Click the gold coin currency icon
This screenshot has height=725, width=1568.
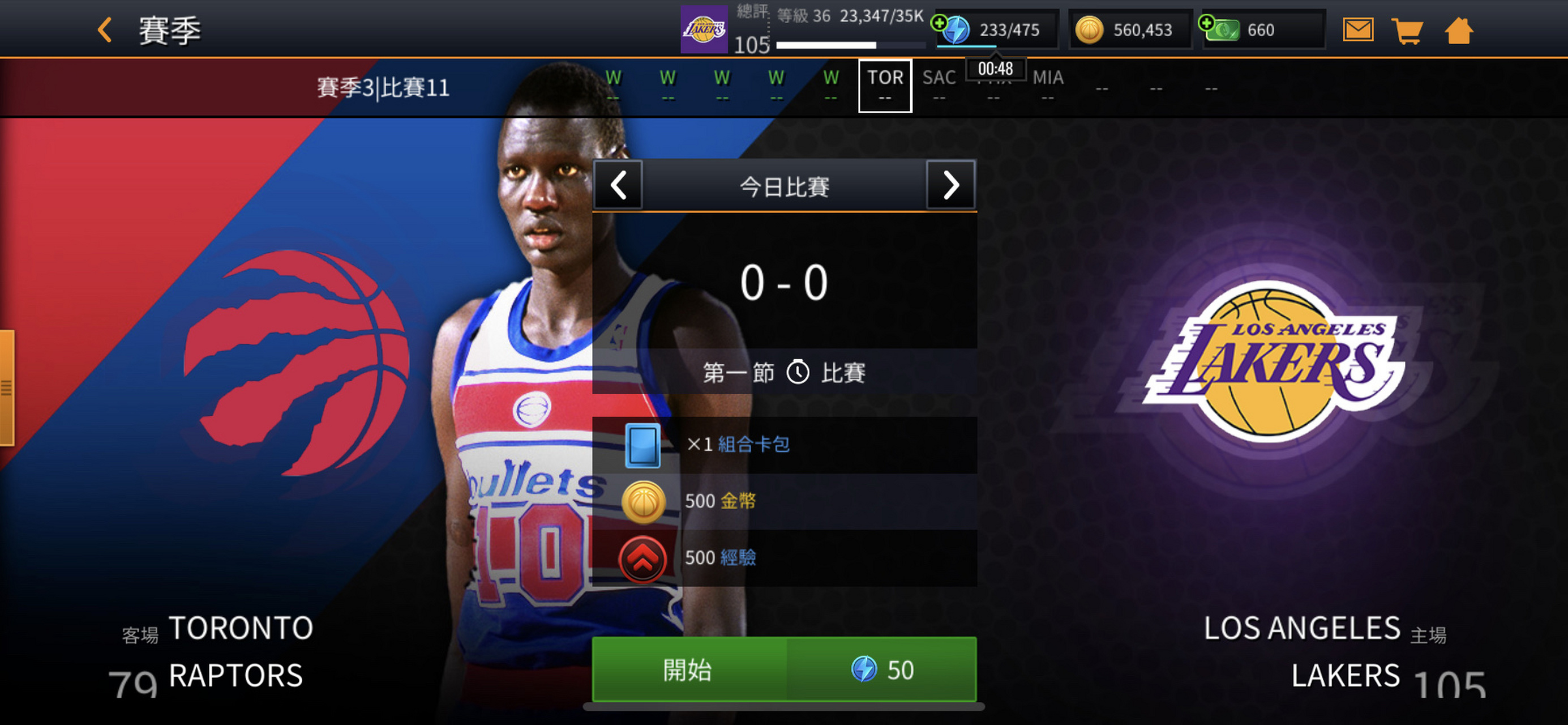coord(1090,29)
